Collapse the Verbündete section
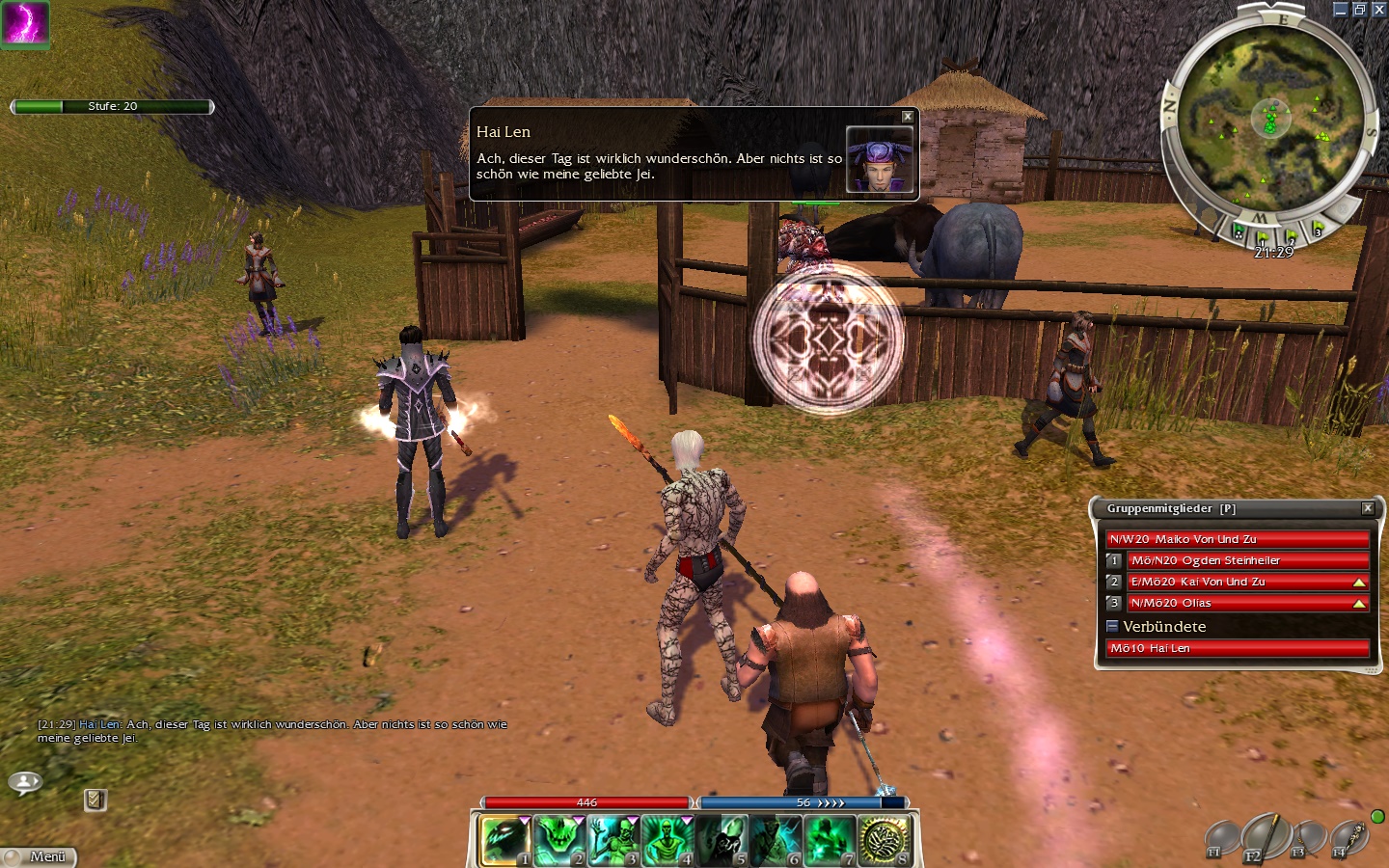This screenshot has width=1389, height=868. [x=1112, y=626]
